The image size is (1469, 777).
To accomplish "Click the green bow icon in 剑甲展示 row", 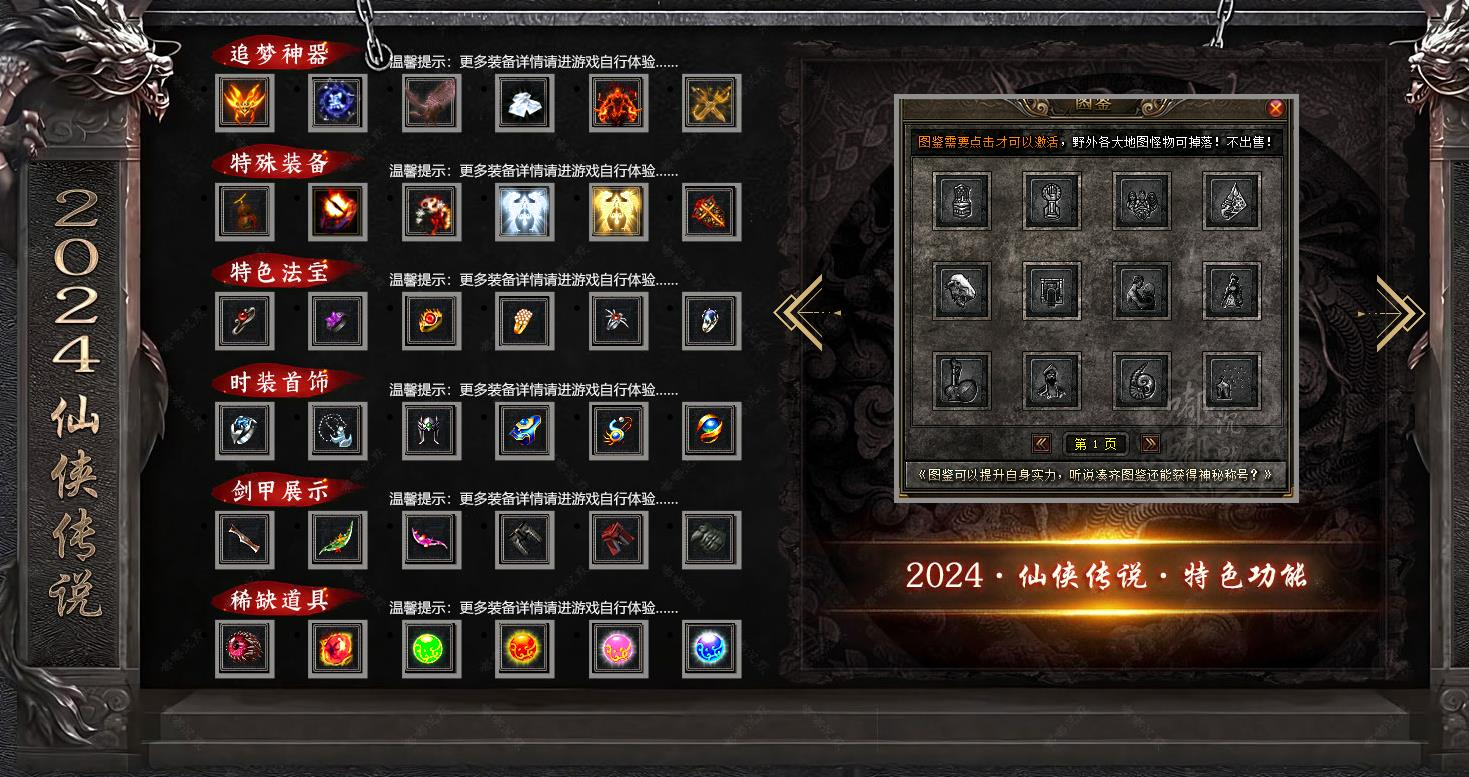I will point(337,540).
